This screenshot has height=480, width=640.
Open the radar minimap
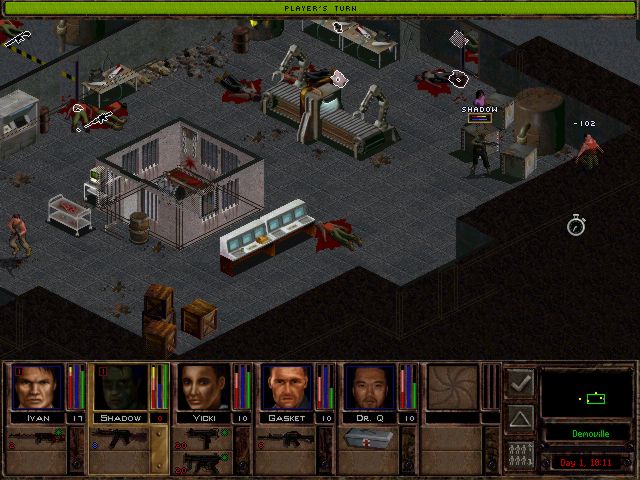coord(589,393)
